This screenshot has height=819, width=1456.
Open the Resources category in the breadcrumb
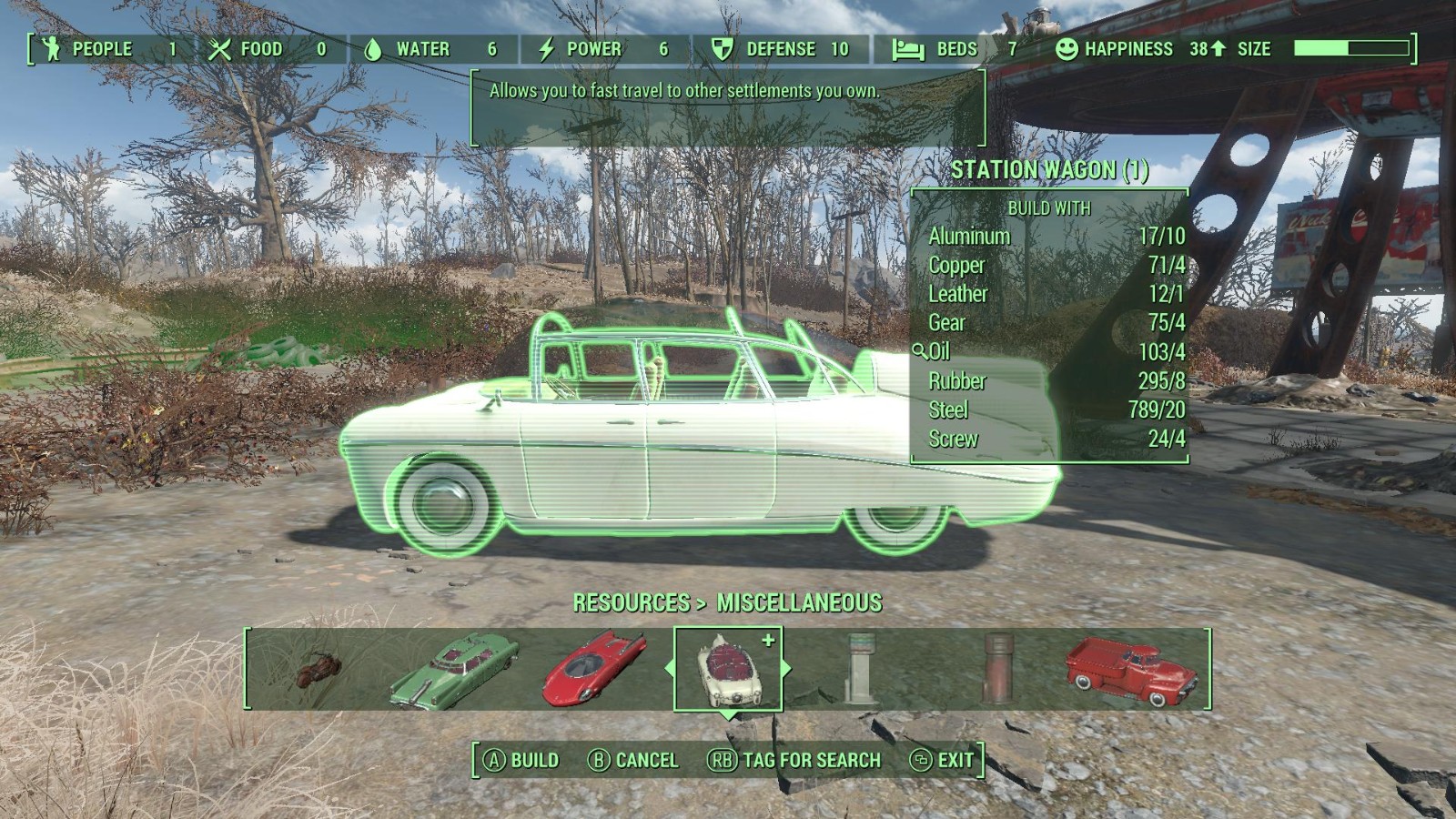pos(631,602)
